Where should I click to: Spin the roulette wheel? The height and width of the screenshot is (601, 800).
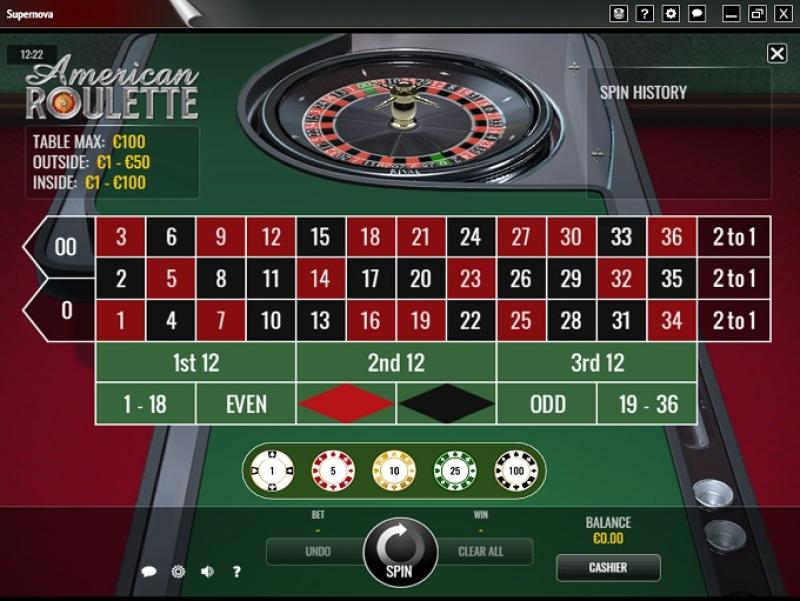[x=399, y=551]
